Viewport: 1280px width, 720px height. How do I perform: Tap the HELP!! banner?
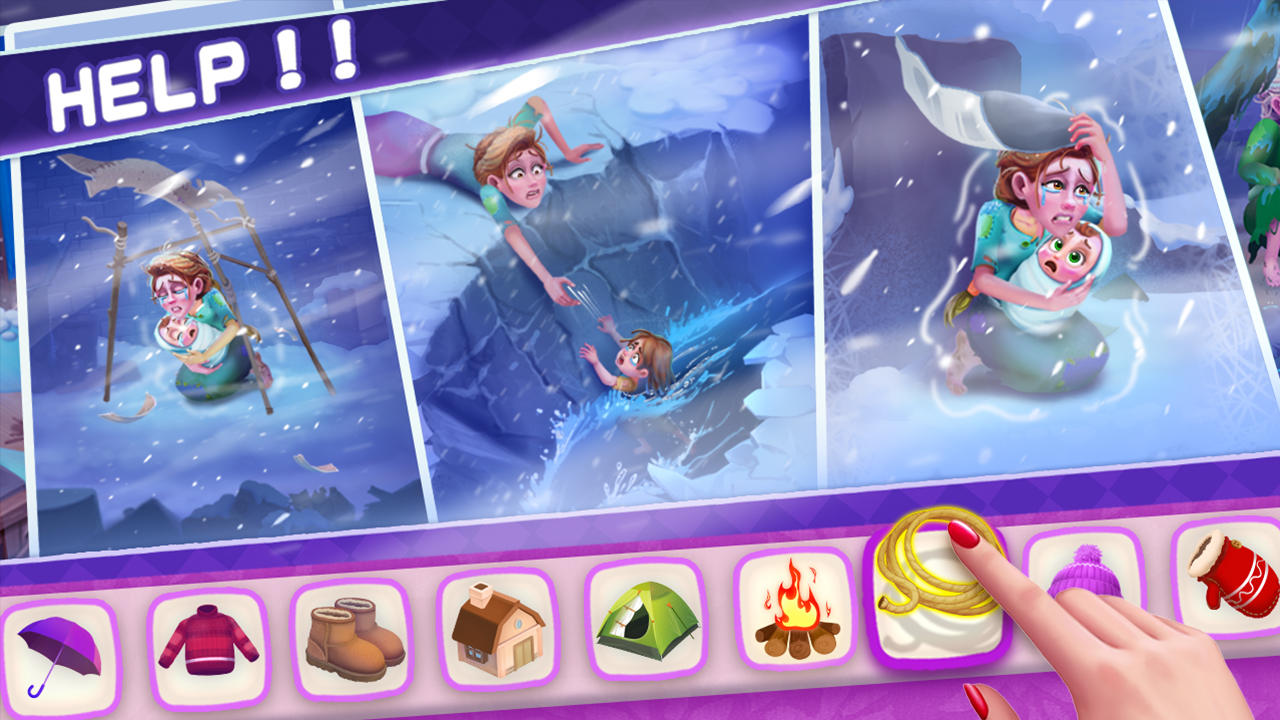point(200,70)
